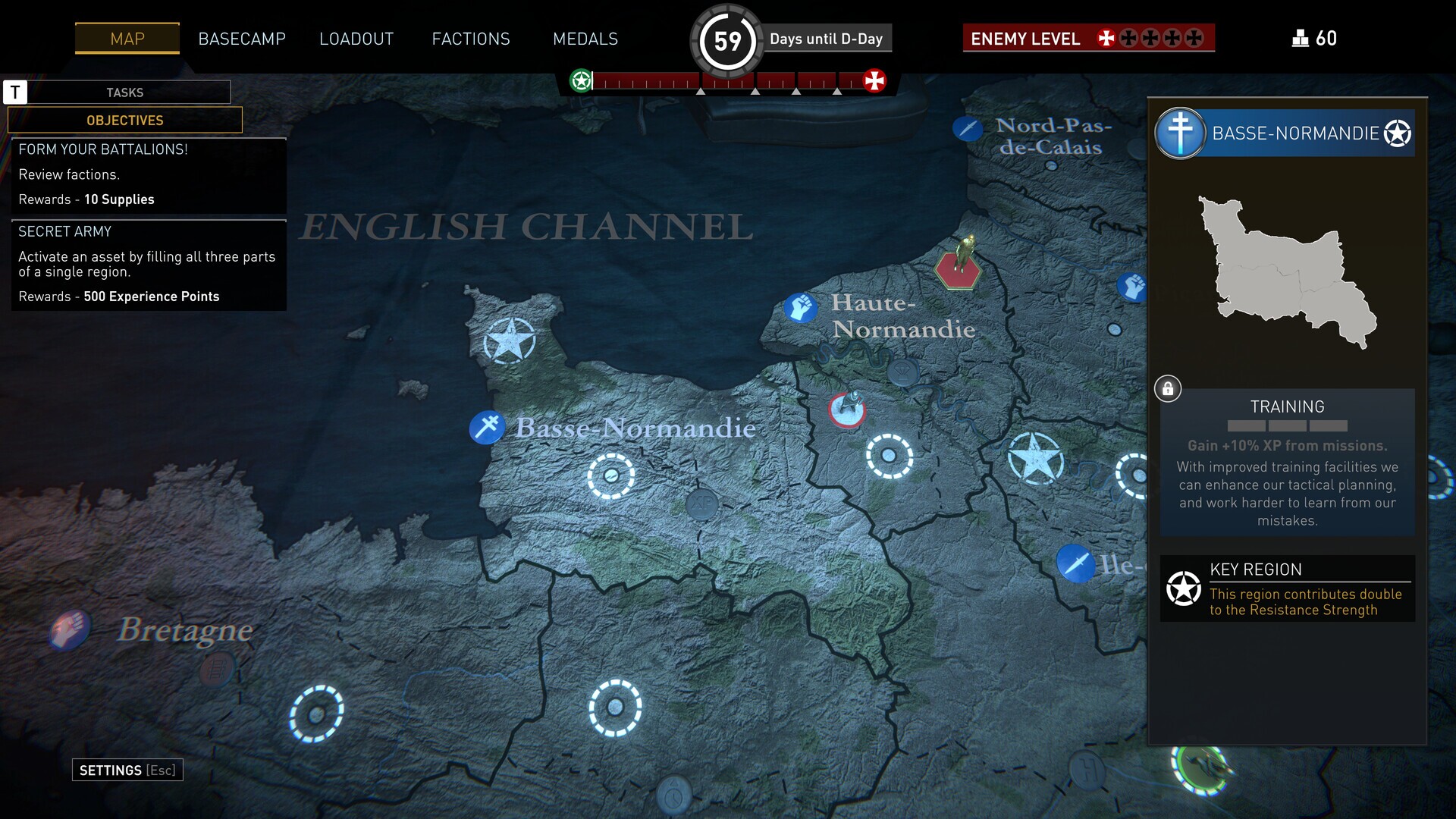
Task: Select FACTIONS from the top menu
Action: [x=471, y=39]
